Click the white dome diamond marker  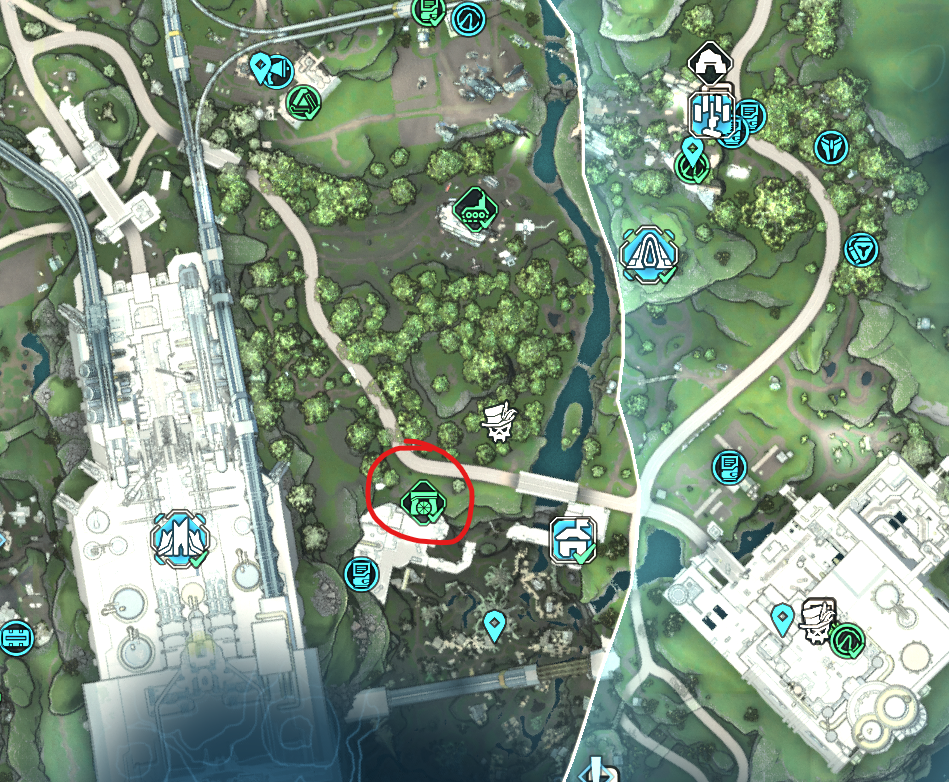[x=710, y=63]
